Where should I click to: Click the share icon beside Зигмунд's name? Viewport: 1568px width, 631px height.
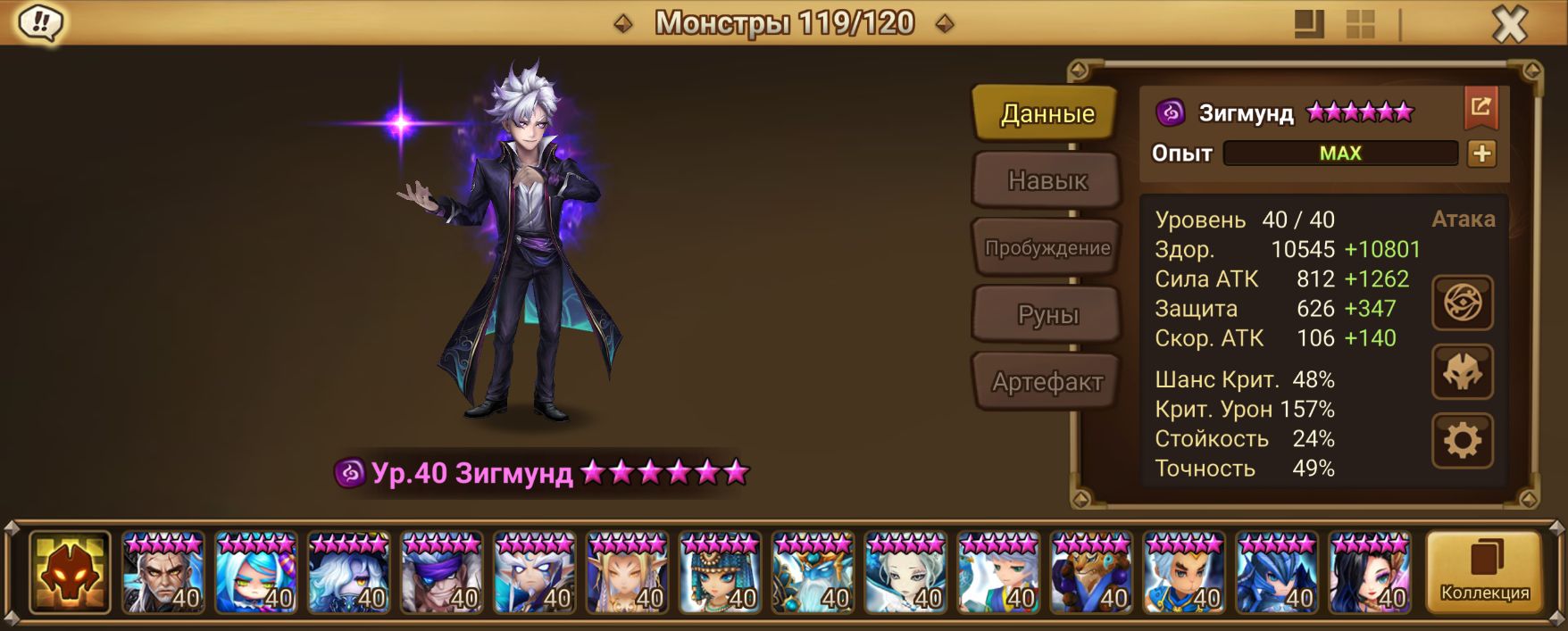pos(1480,108)
